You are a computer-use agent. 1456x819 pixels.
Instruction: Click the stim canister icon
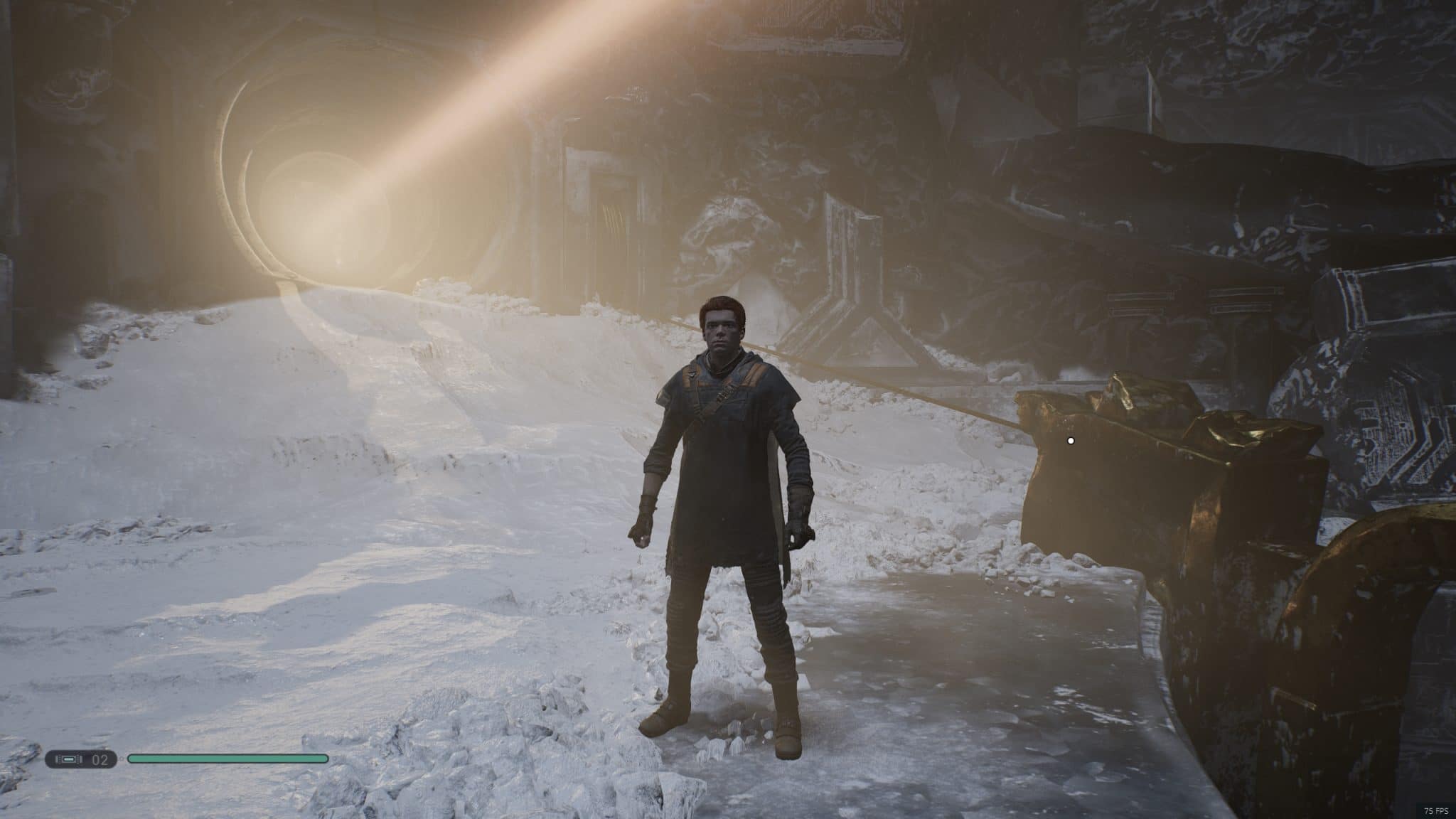point(69,759)
